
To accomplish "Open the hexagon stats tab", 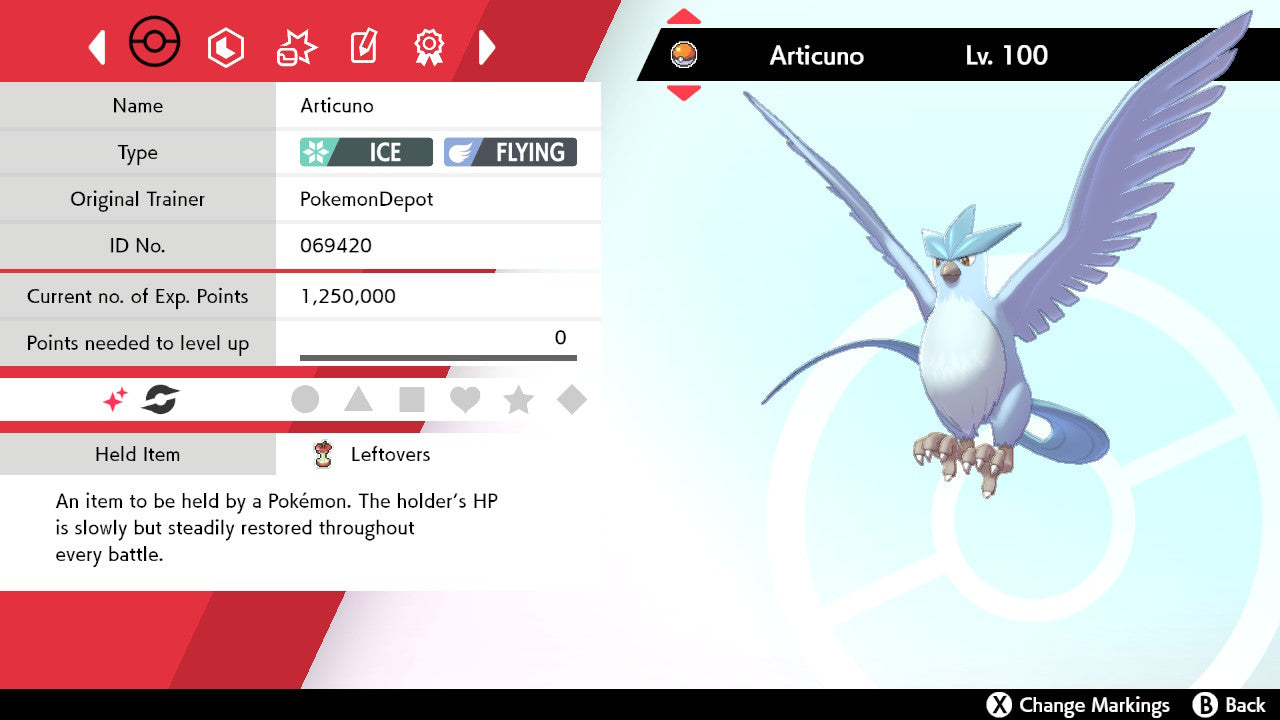I will [225, 47].
